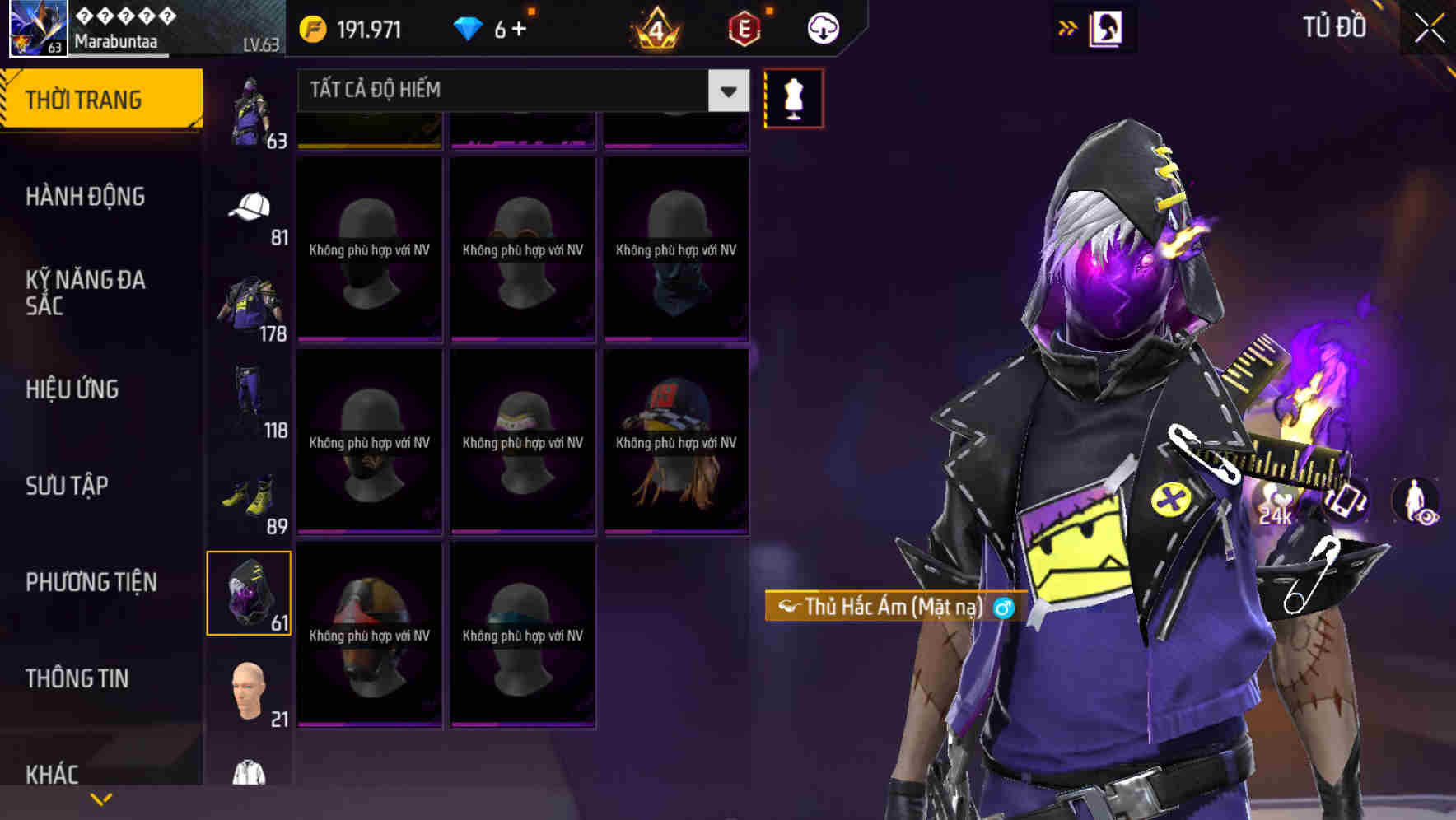Expand the sidebar with bottom chevron arrow
The height and width of the screenshot is (820, 1456).
click(x=101, y=799)
